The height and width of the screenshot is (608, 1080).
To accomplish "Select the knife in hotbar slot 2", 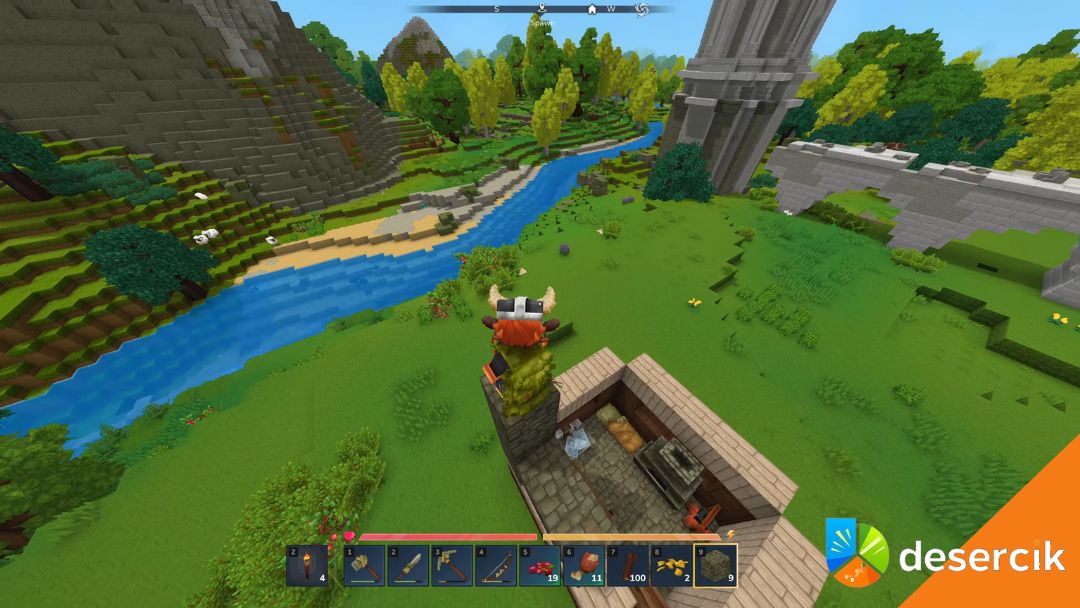I will click(408, 565).
